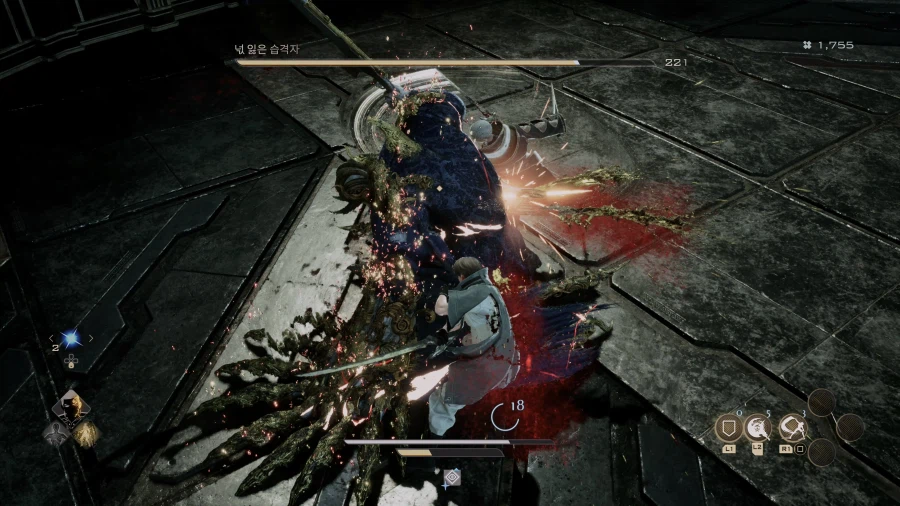Select the glowing blue star item
The image size is (900, 506).
70,339
